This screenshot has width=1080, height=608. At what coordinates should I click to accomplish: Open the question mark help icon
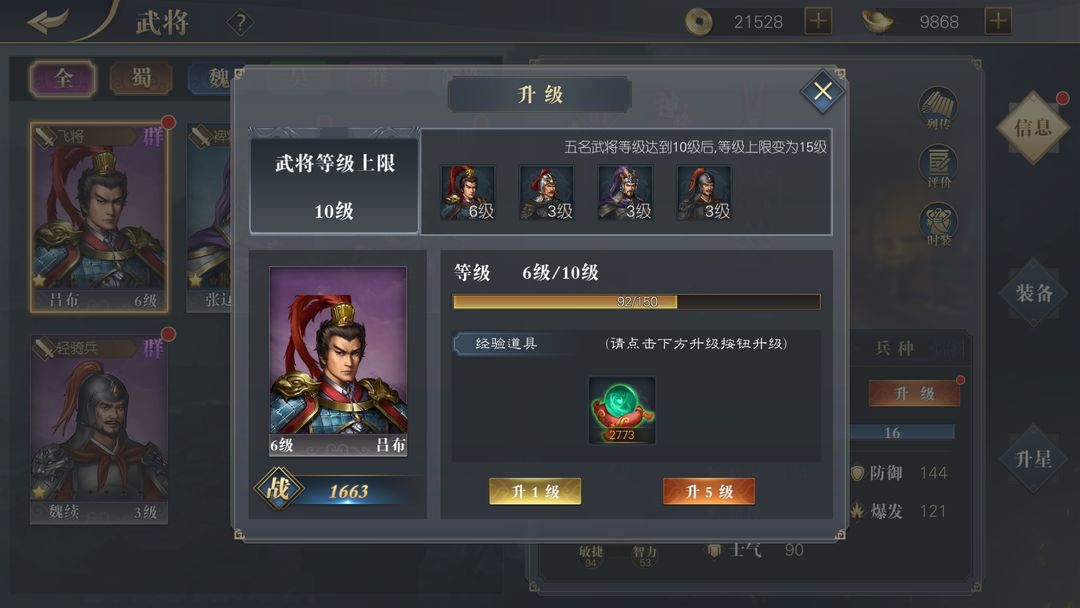pos(240,22)
